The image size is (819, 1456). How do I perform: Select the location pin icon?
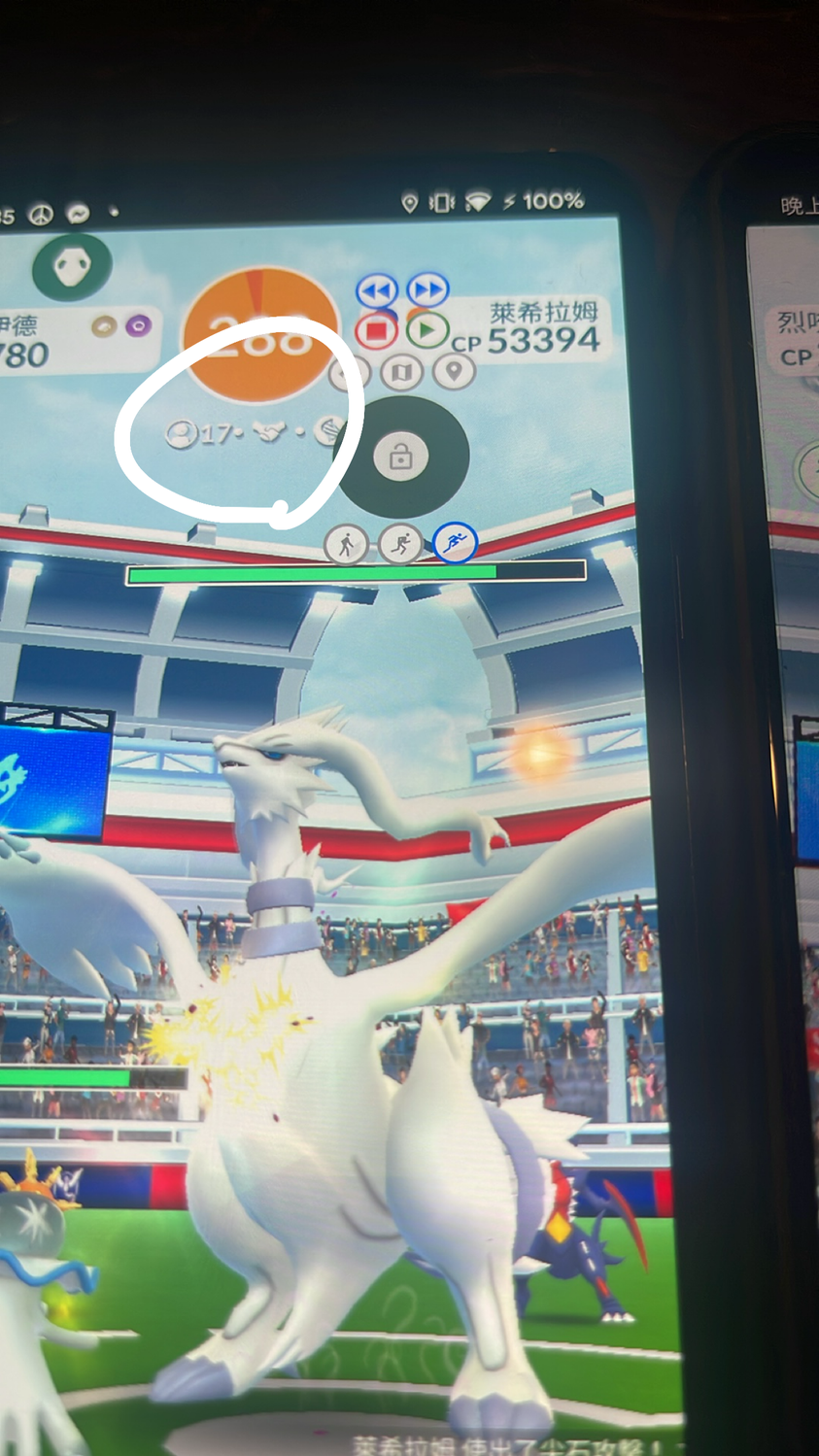click(453, 370)
